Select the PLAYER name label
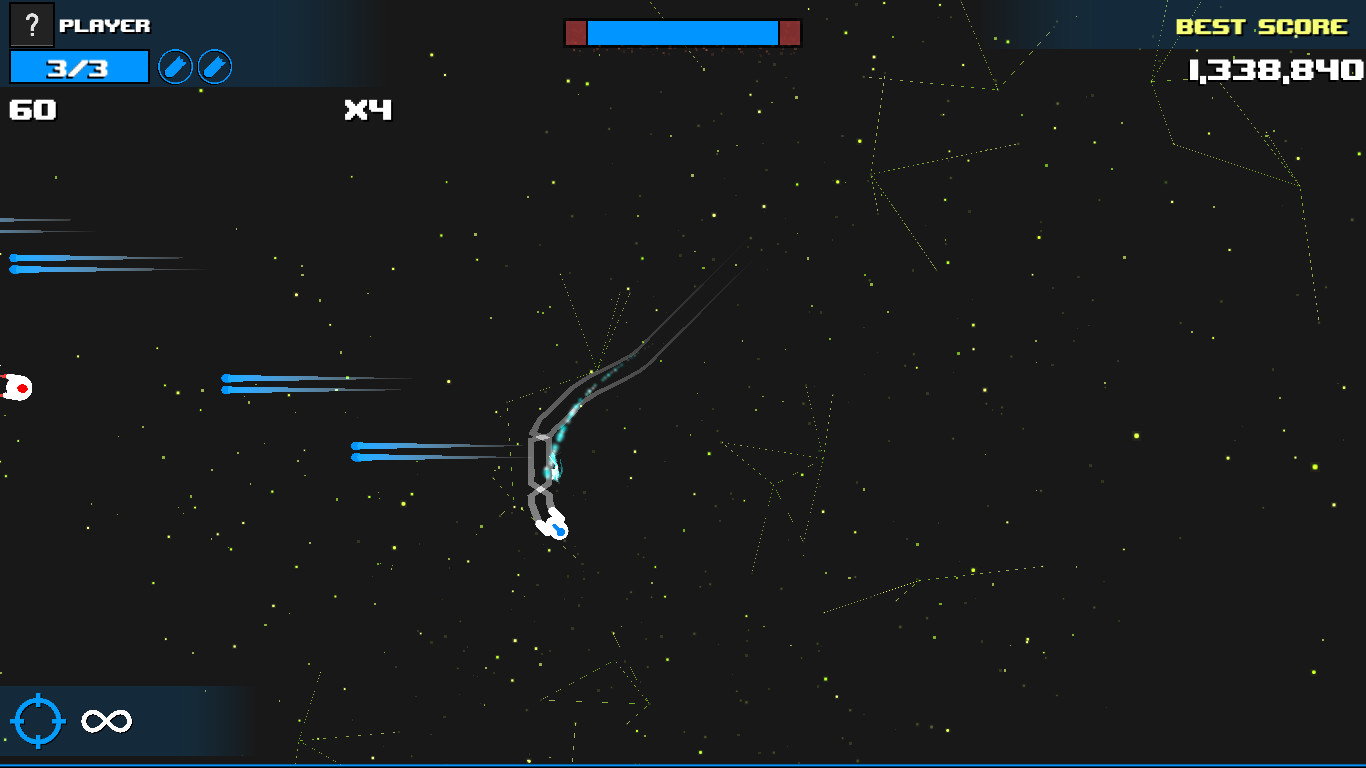 click(107, 25)
